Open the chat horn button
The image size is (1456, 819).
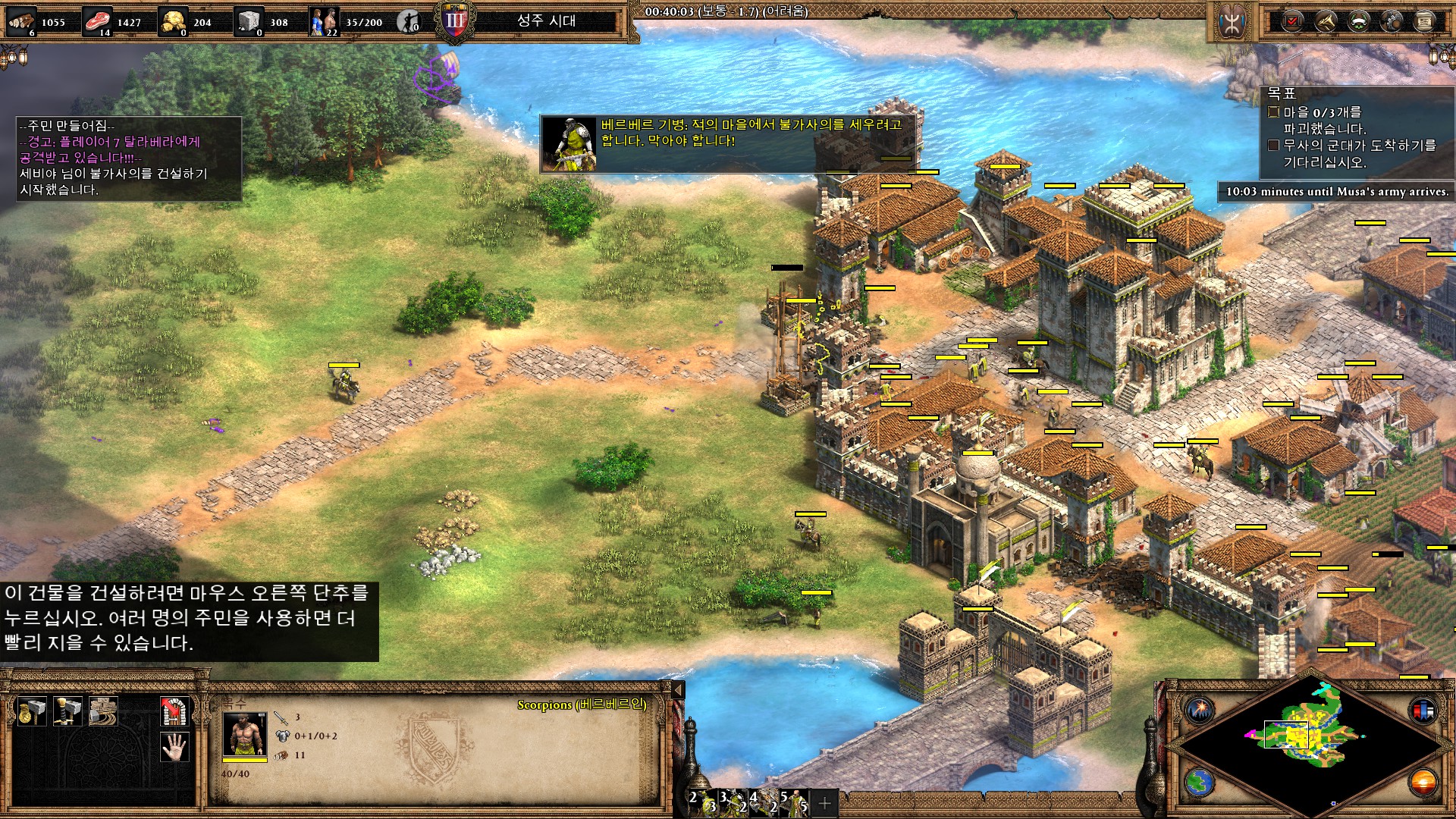tap(1325, 21)
